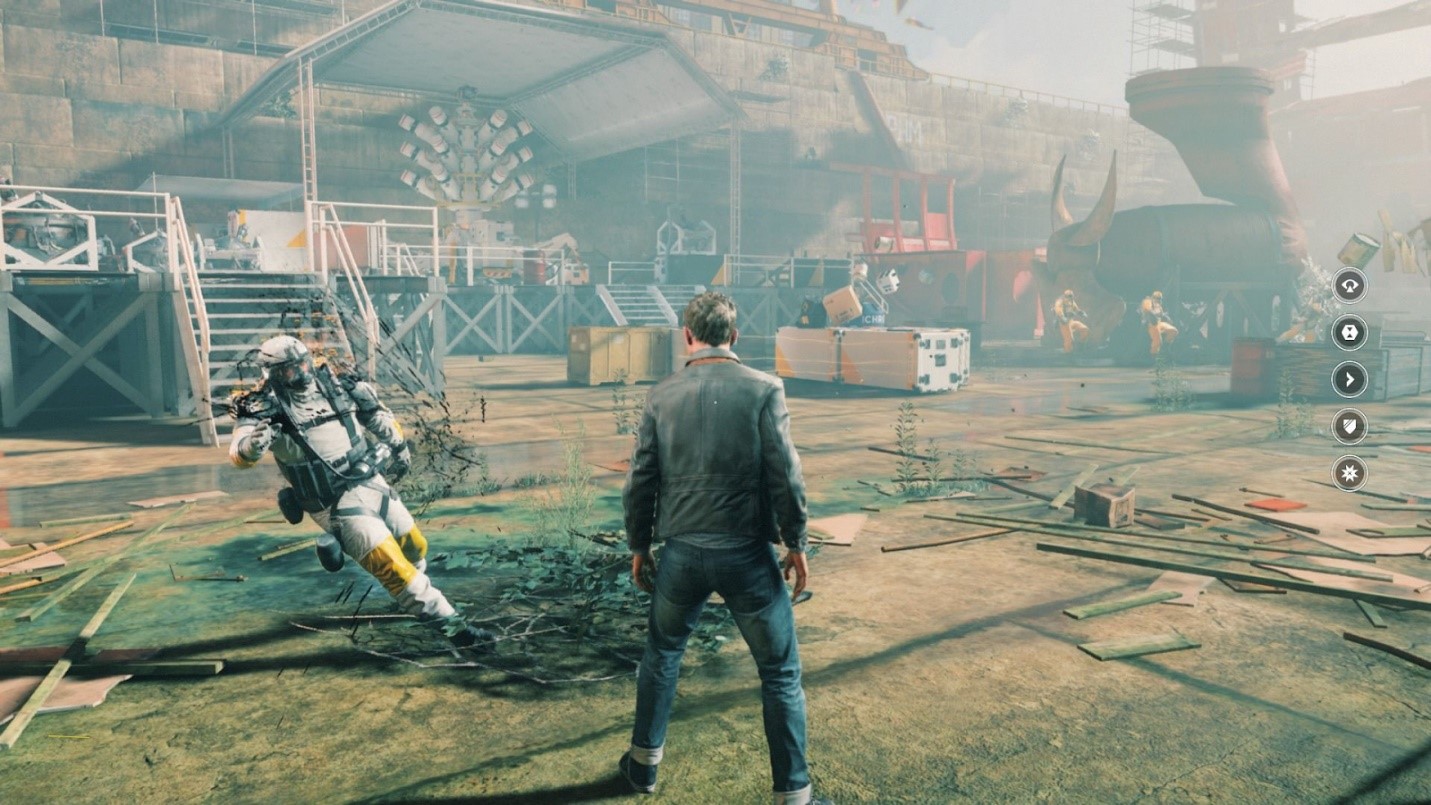Activate the Time Vision eye-arc ability icon
This screenshot has height=805, width=1431.
1350,285
